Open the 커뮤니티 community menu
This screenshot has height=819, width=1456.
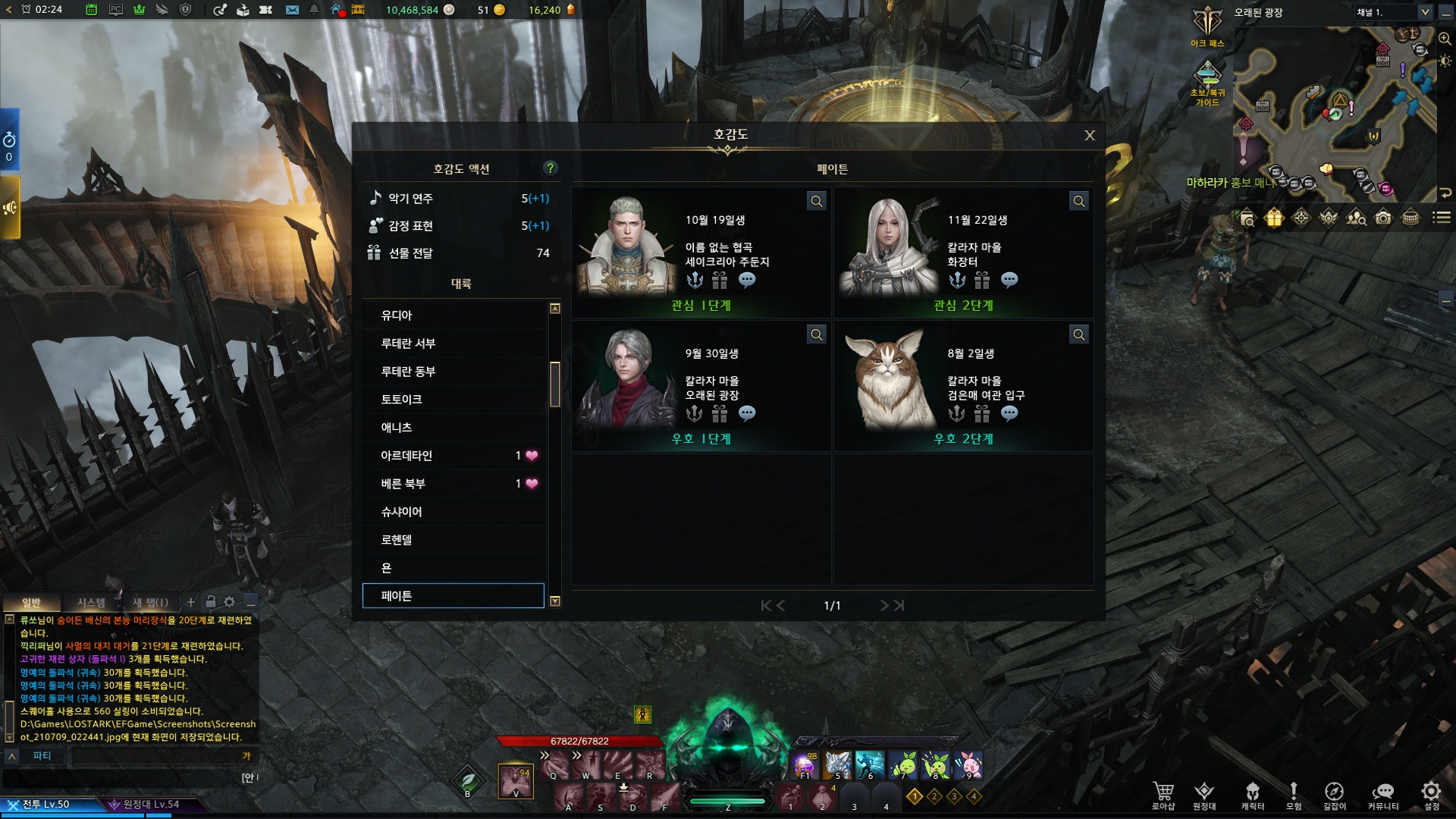click(x=1382, y=795)
